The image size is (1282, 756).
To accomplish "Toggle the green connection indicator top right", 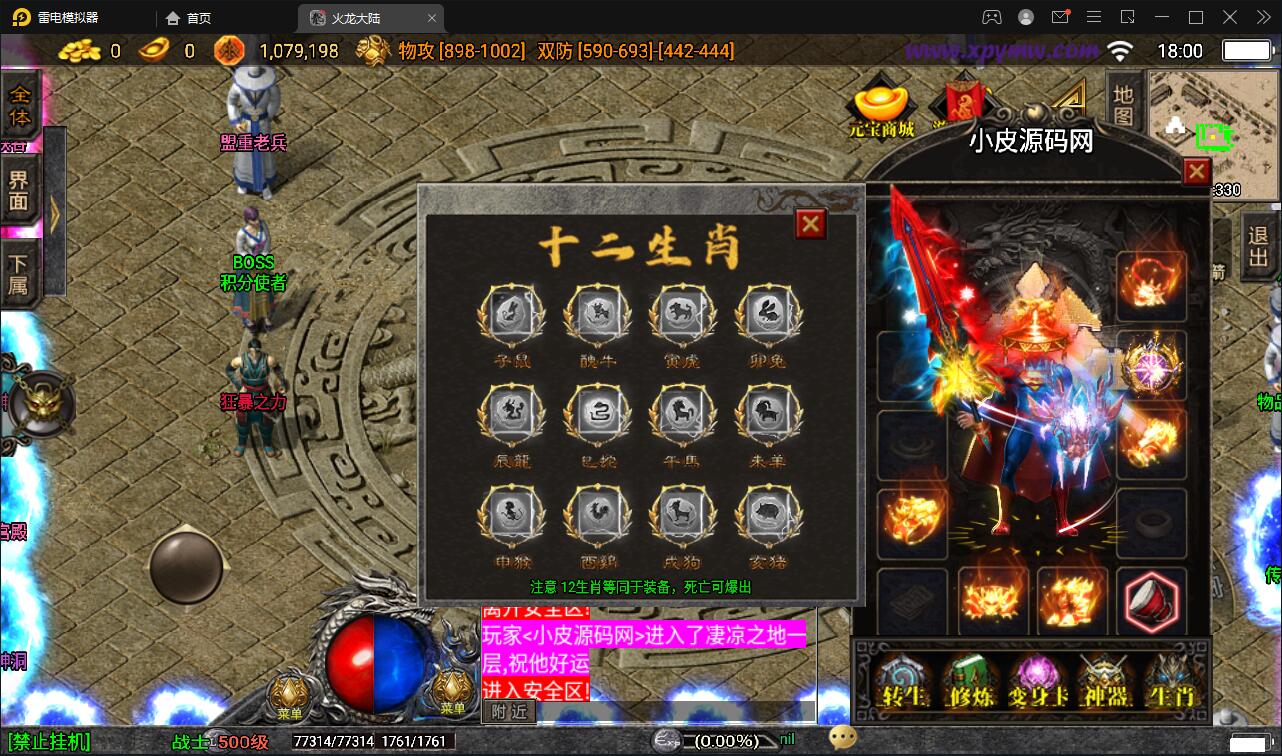I will [x=1213, y=135].
